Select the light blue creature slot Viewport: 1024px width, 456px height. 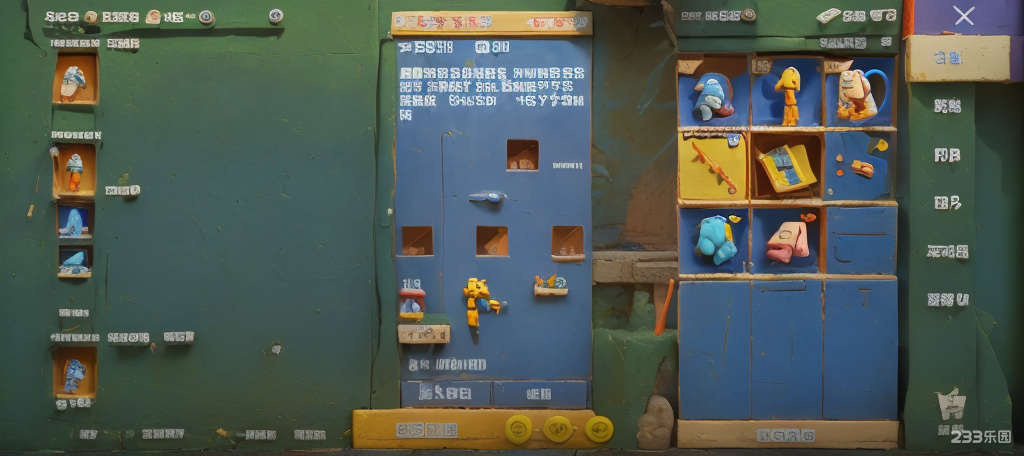(x=714, y=239)
